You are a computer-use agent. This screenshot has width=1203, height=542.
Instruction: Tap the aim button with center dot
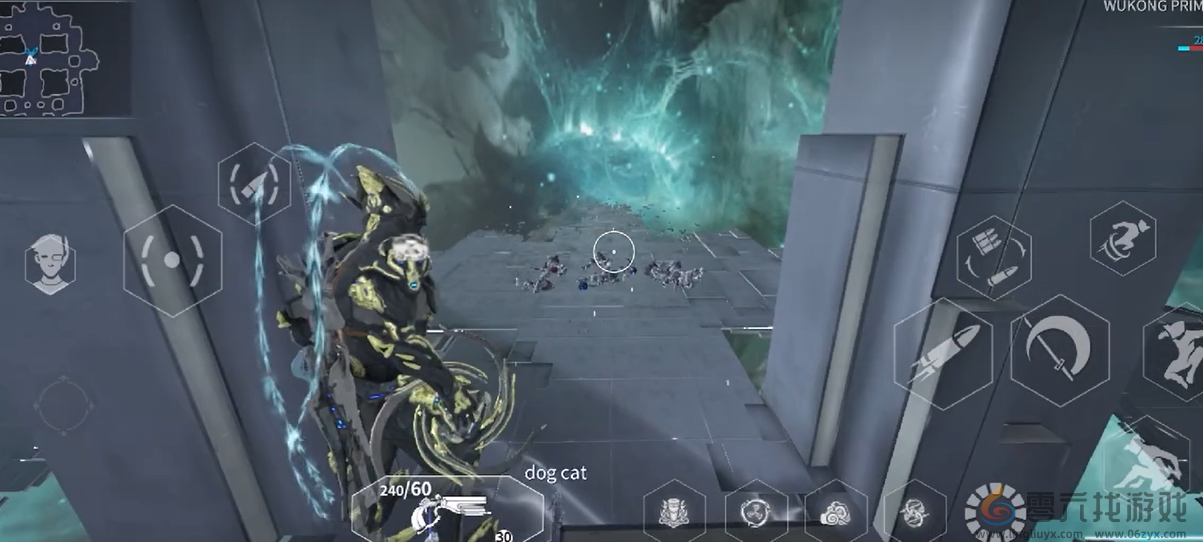pyautogui.click(x=172, y=260)
